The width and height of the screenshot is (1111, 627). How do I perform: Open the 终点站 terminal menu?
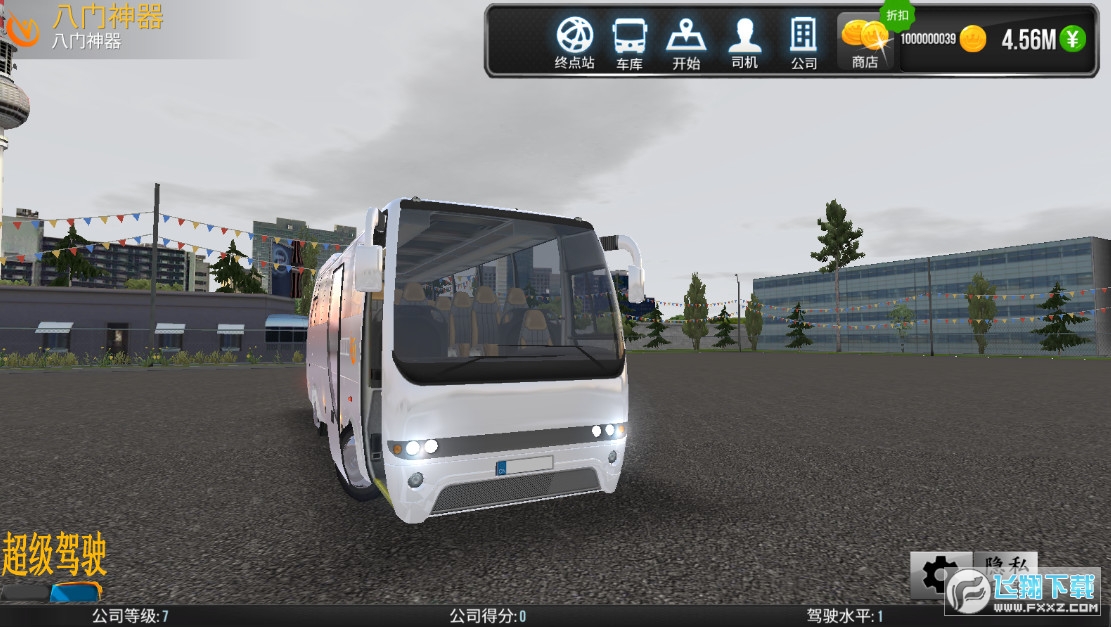(x=574, y=42)
